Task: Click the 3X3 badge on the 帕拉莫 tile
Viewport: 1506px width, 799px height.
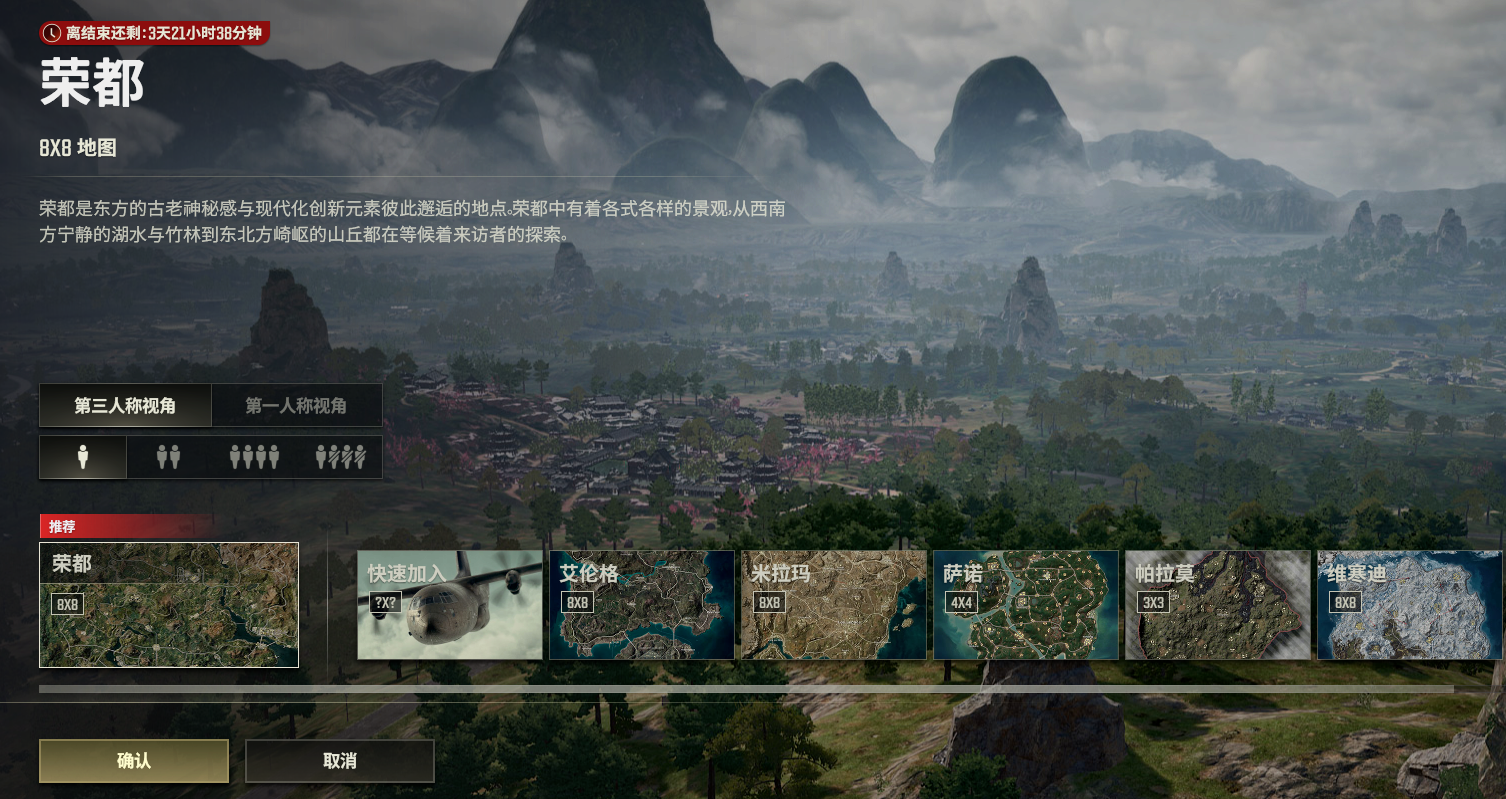Action: click(x=1154, y=602)
